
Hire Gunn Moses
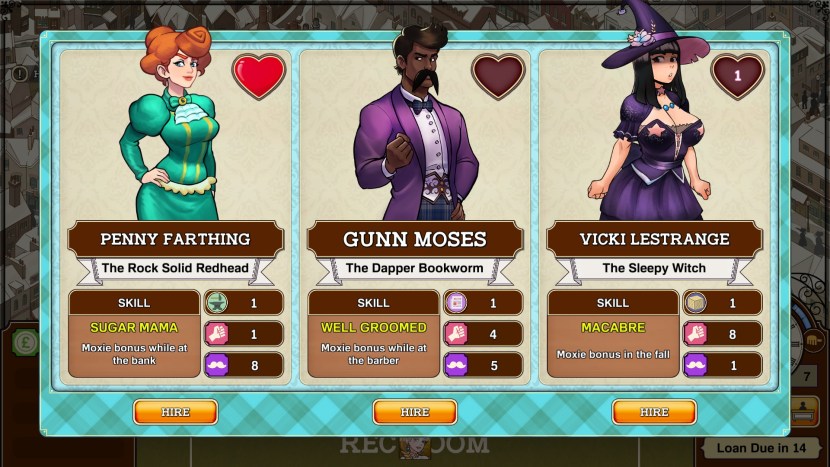(x=414, y=411)
